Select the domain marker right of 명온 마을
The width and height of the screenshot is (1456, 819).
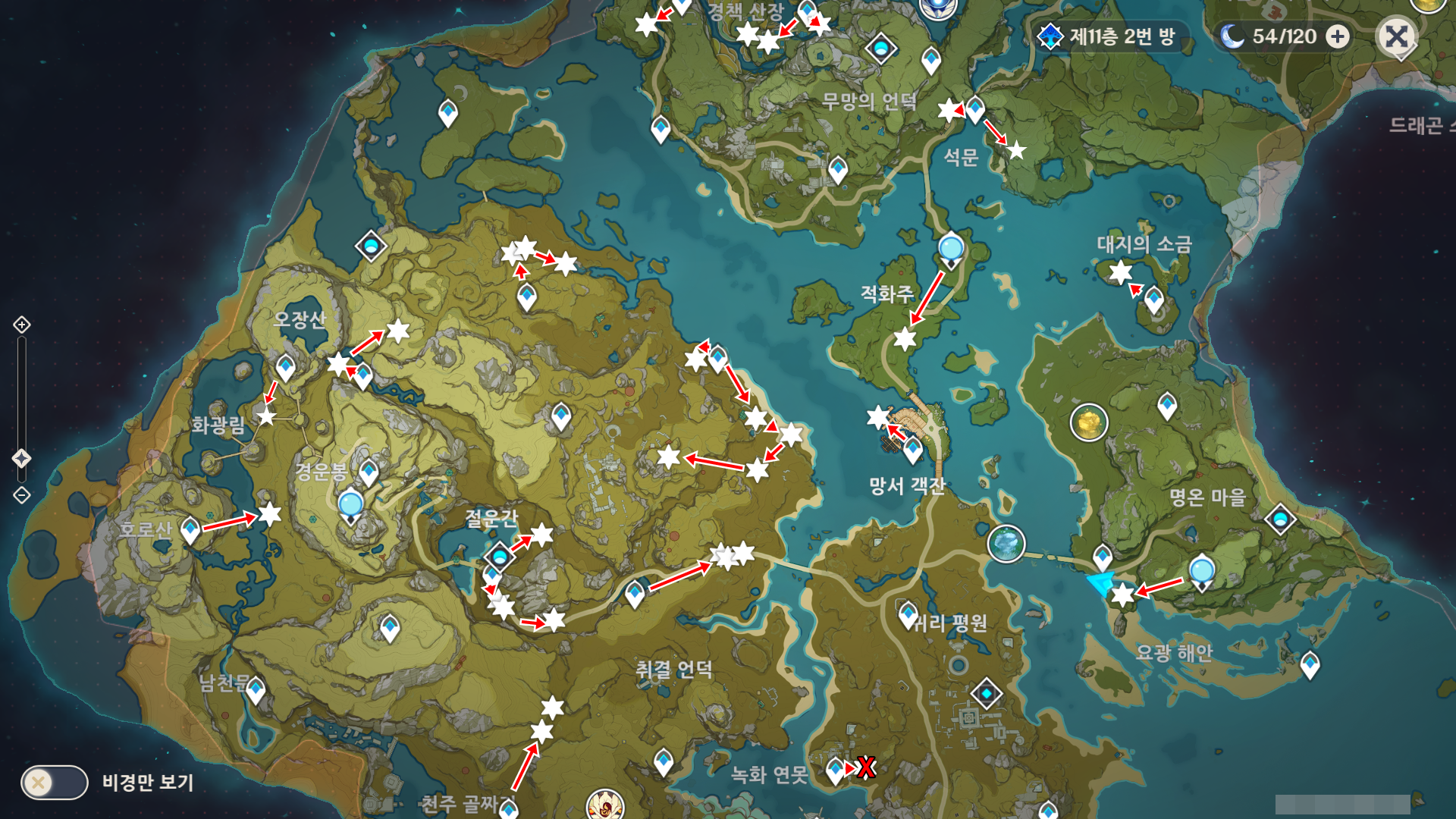(1280, 519)
